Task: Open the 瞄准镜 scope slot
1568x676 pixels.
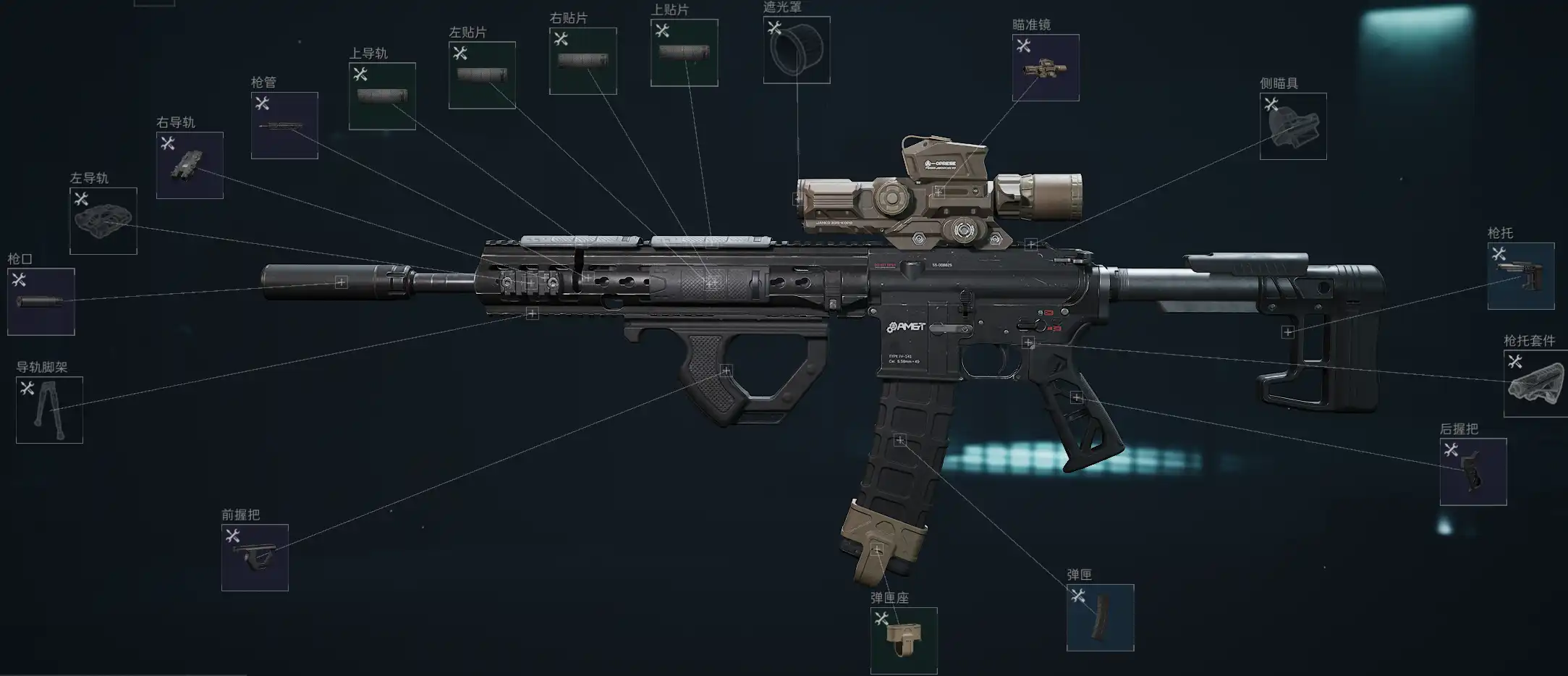Action: click(1046, 67)
